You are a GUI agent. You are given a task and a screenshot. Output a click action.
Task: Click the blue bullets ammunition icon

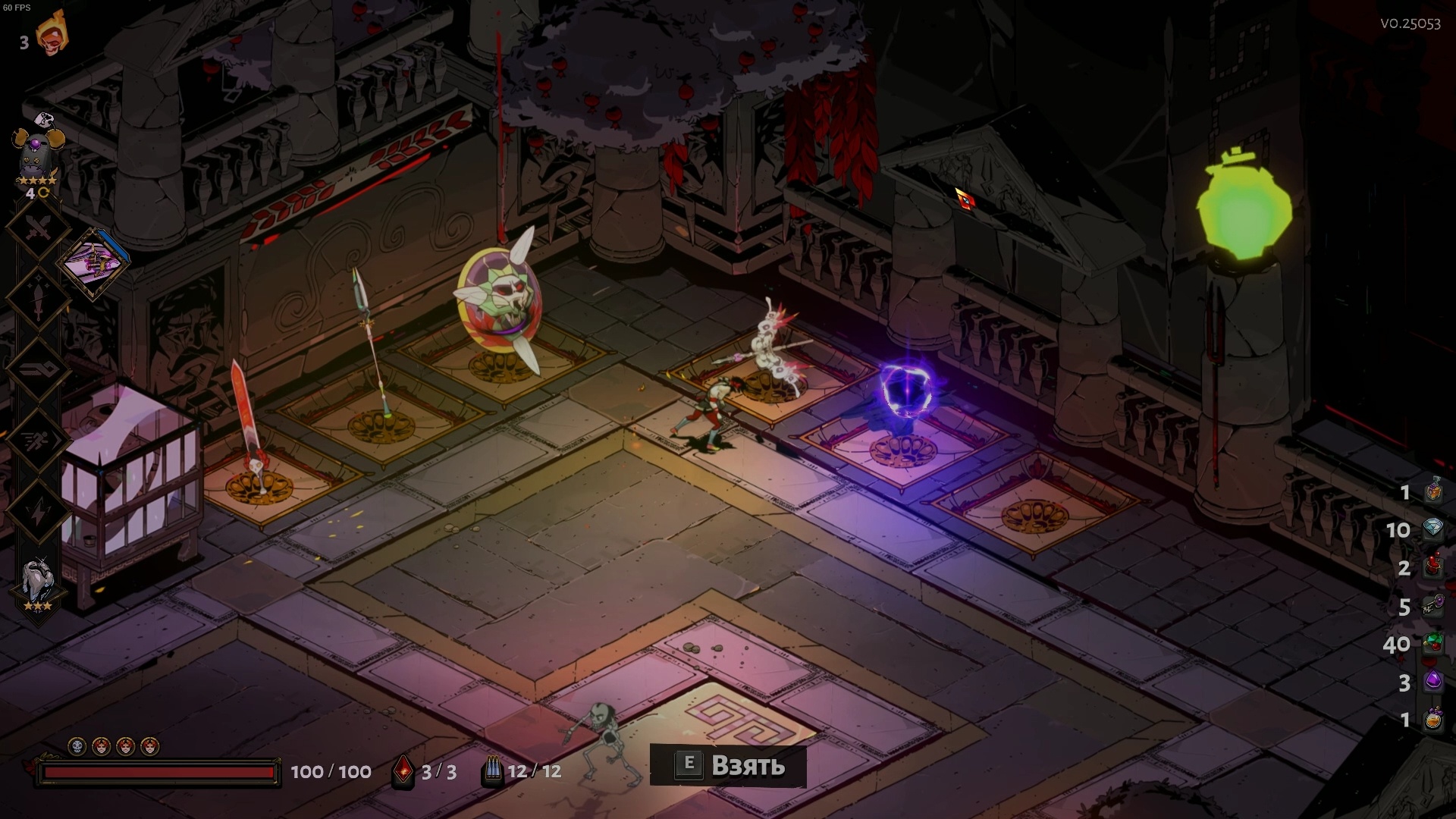click(493, 771)
